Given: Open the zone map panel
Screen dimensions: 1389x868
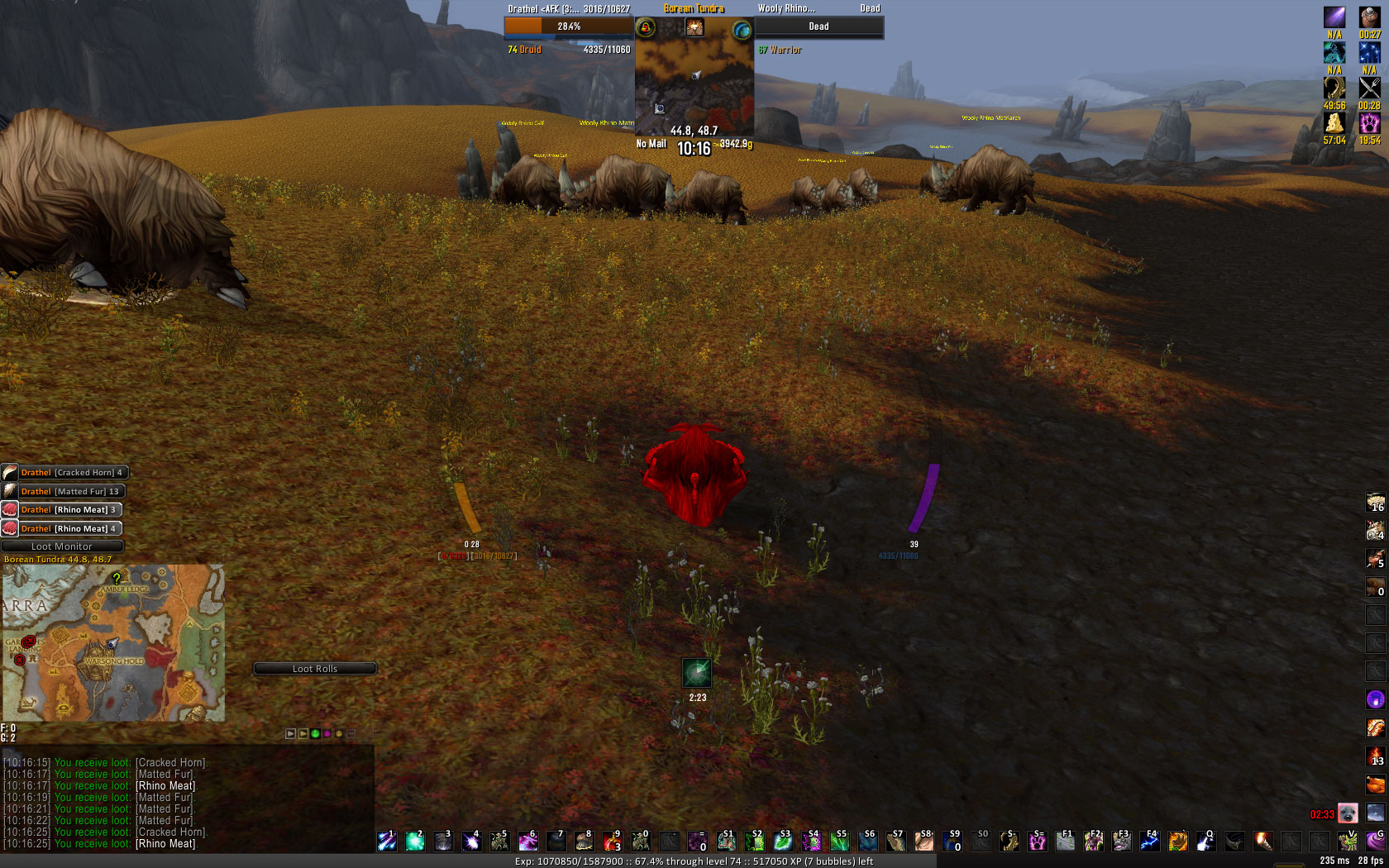Looking at the screenshot, I should 113,643.
